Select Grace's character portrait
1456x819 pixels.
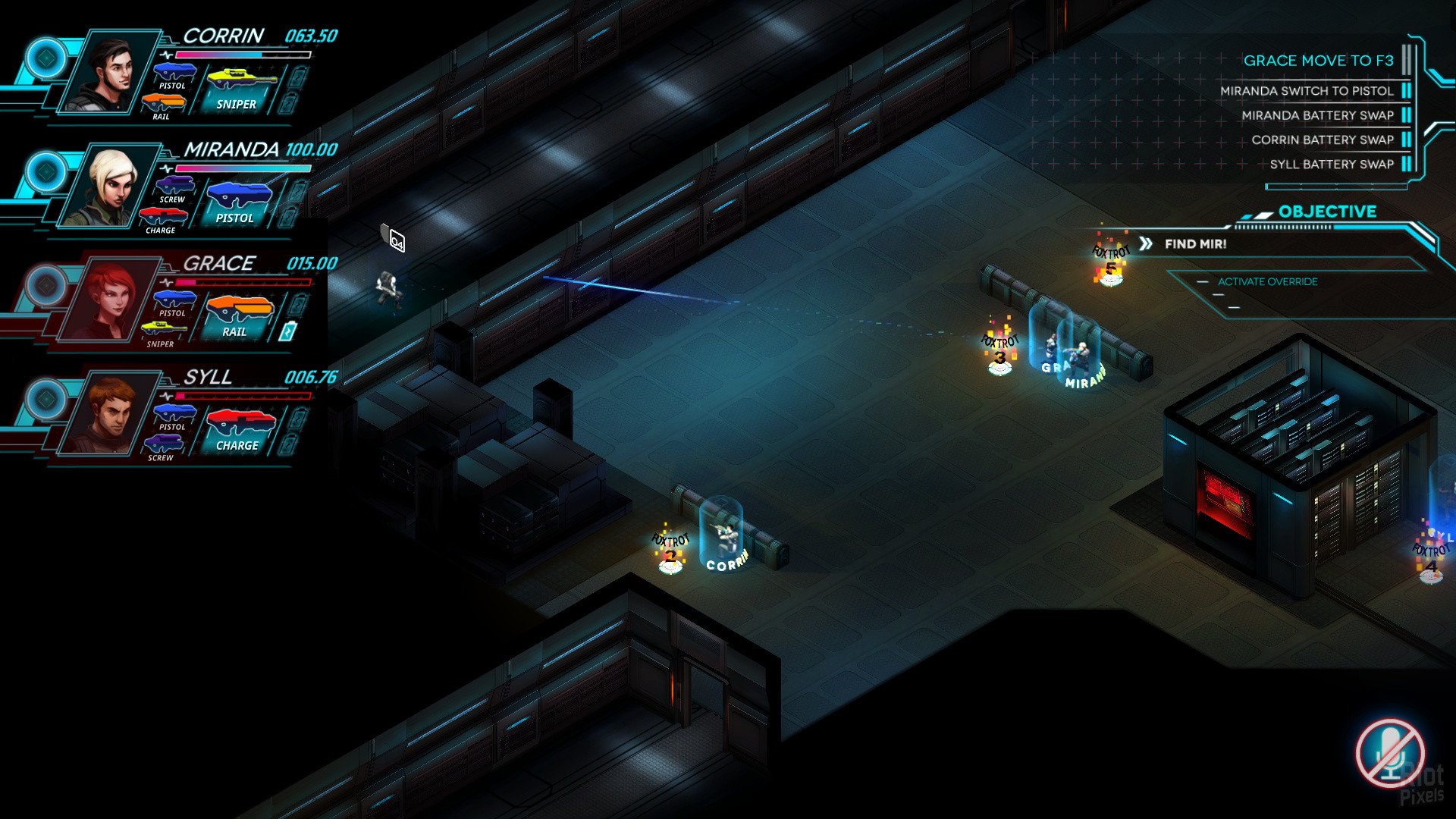coord(108,301)
